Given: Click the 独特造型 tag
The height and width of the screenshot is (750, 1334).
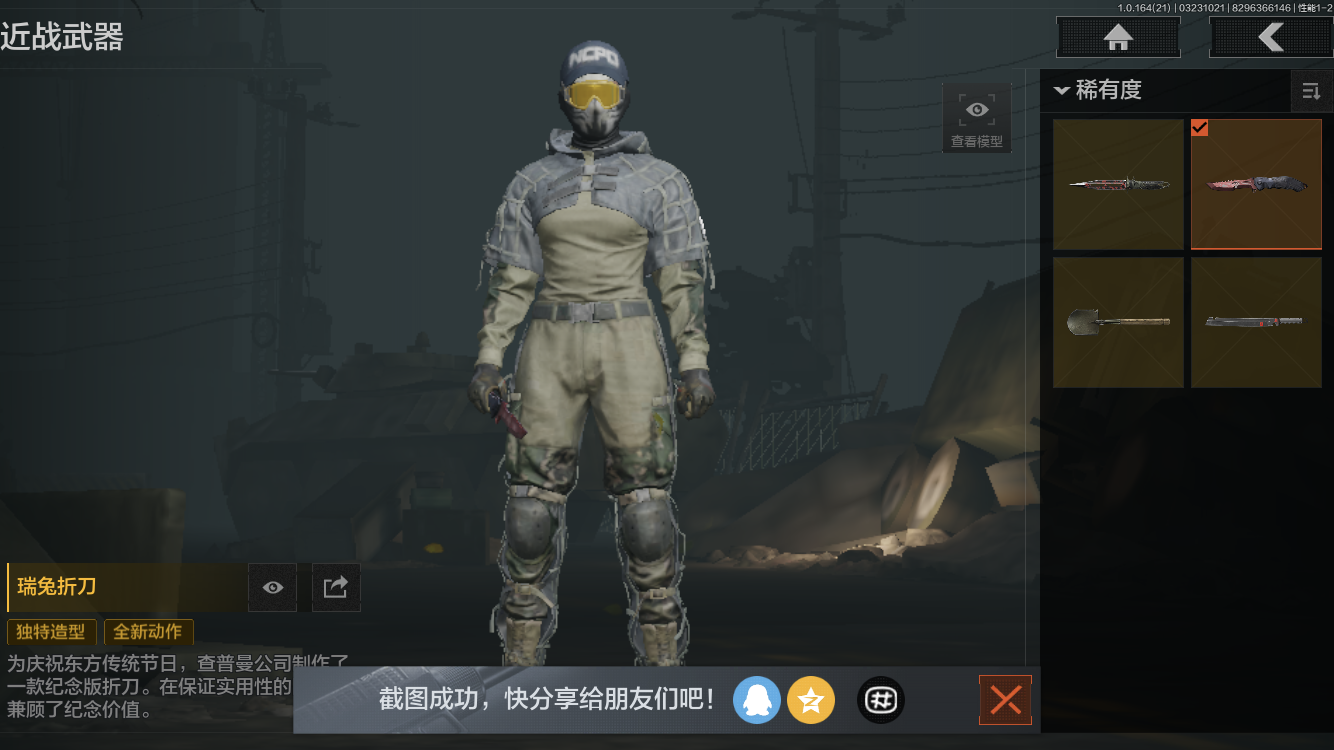Looking at the screenshot, I should 51,632.
